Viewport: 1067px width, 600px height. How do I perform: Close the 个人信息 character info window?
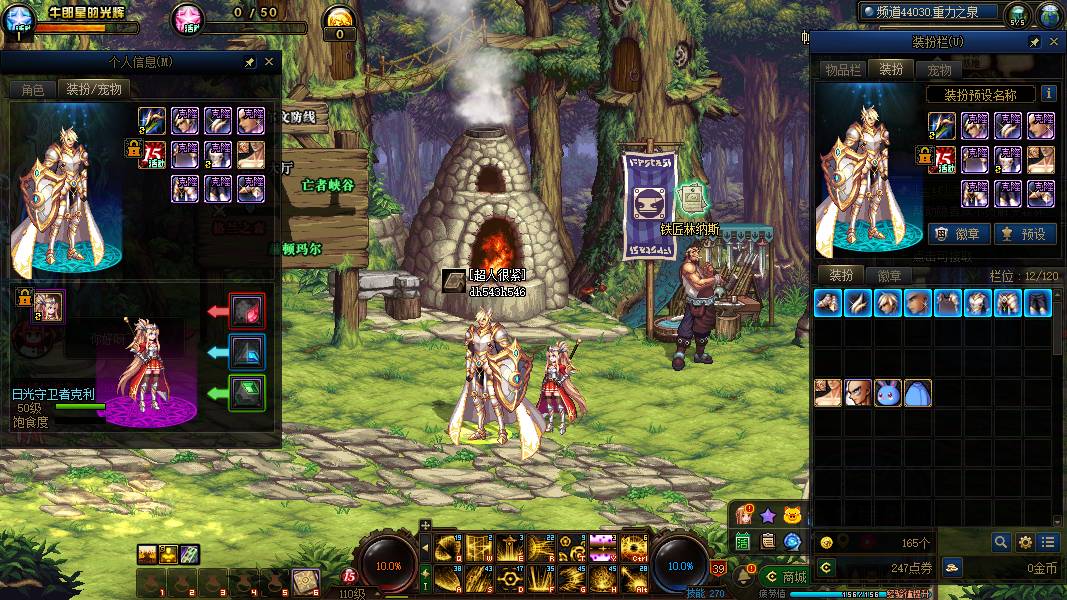(269, 62)
